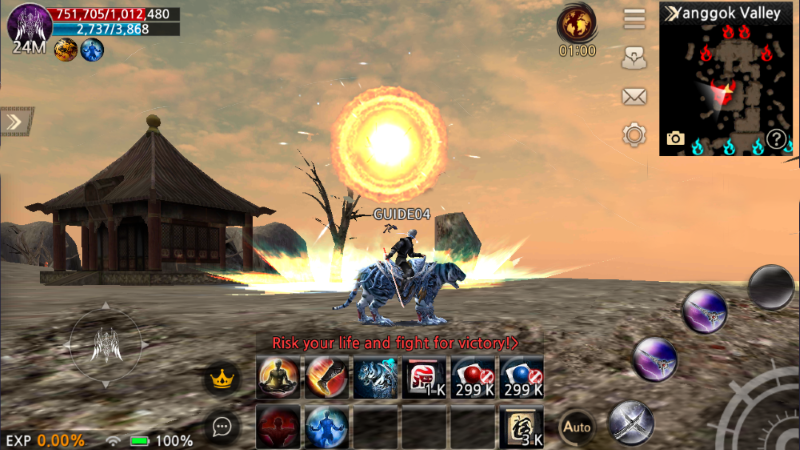Open the minimap help question mark
Viewport: 800px width, 450px height.
click(776, 140)
